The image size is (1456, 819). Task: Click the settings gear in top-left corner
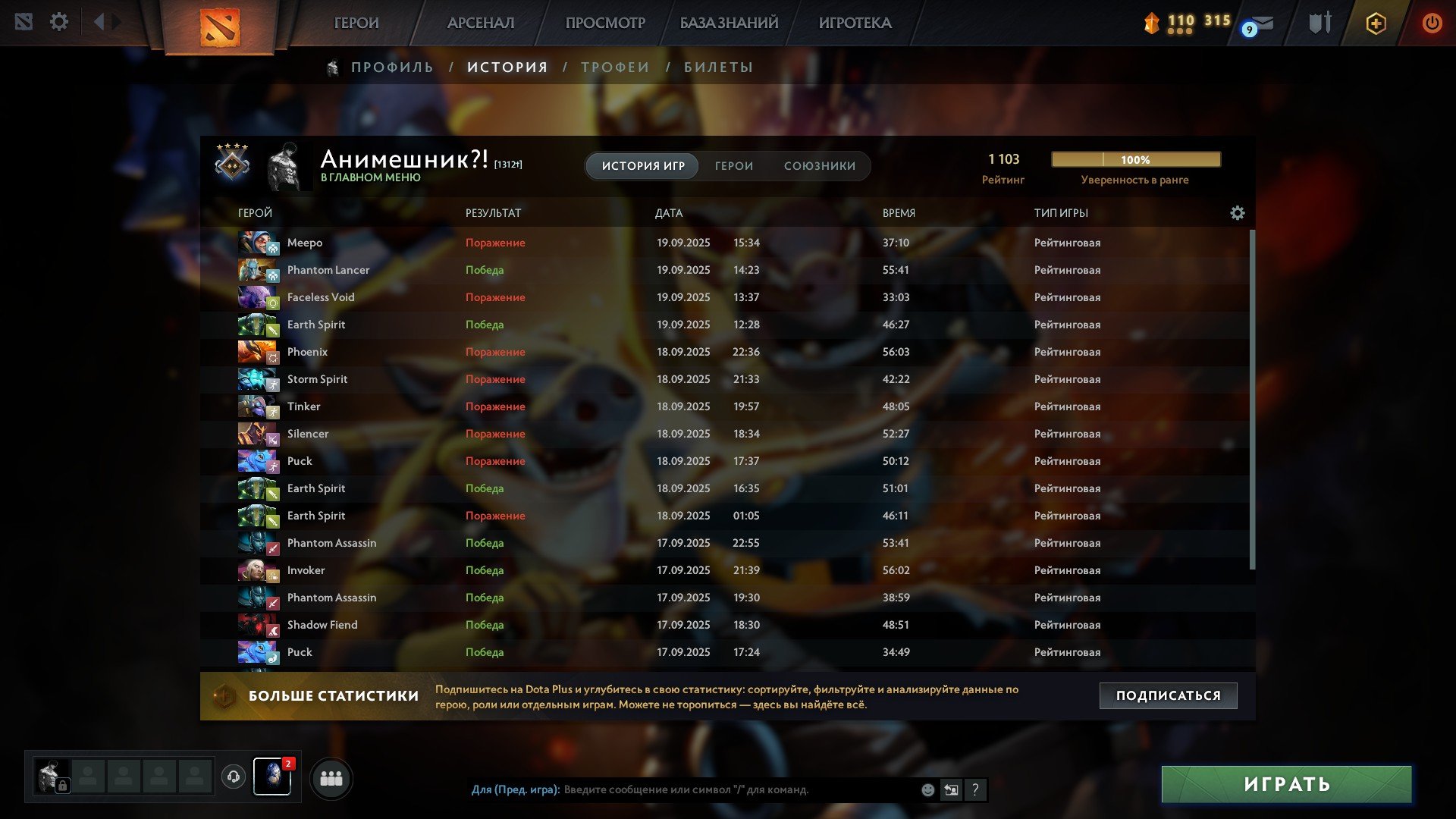[59, 22]
